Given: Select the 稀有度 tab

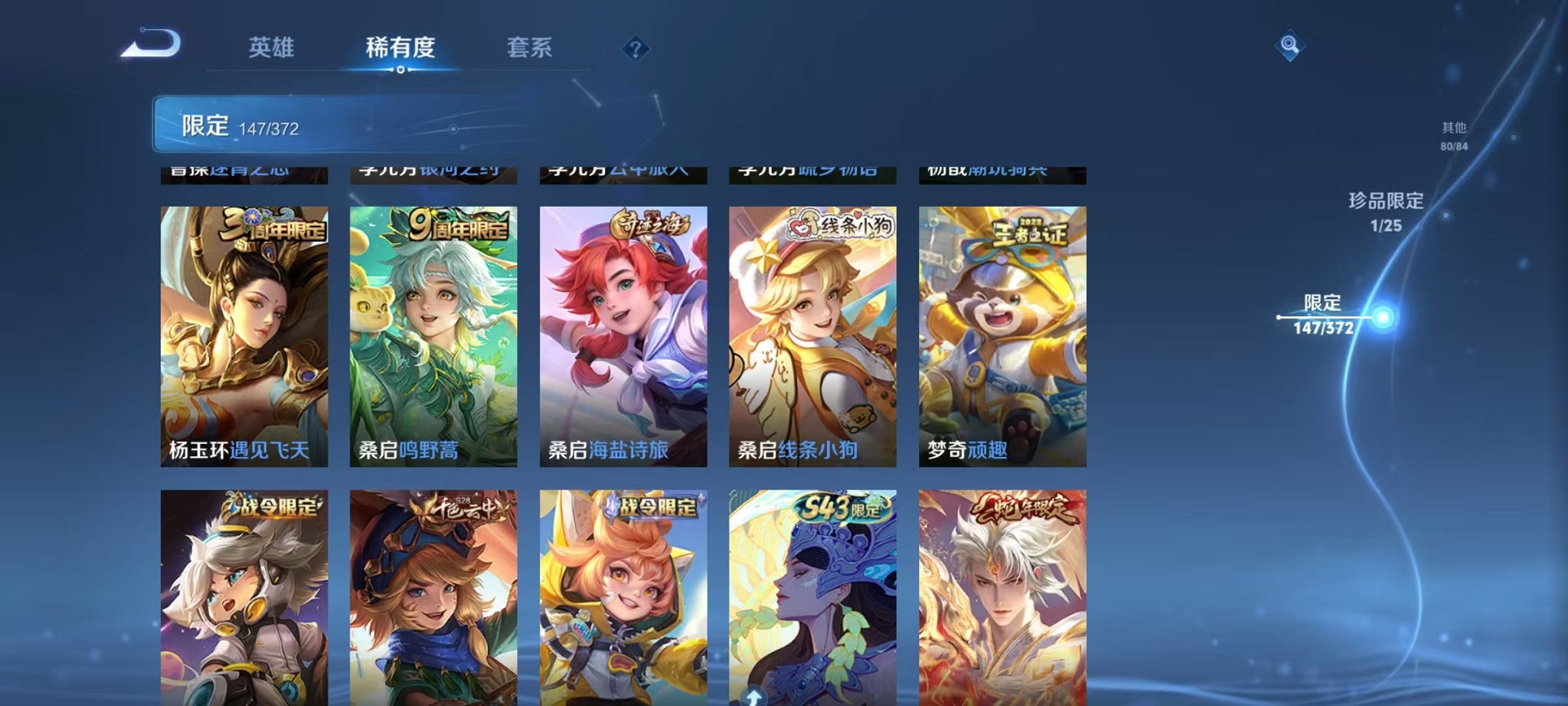Looking at the screenshot, I should 400,46.
